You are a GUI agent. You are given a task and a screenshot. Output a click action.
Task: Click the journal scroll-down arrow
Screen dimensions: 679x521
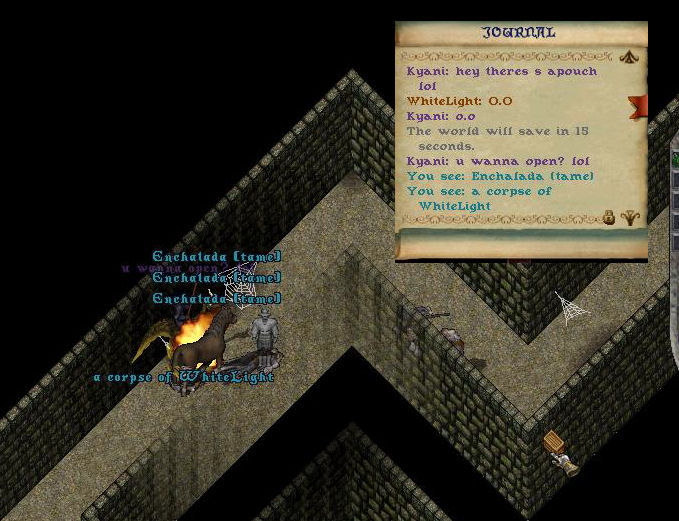629,216
